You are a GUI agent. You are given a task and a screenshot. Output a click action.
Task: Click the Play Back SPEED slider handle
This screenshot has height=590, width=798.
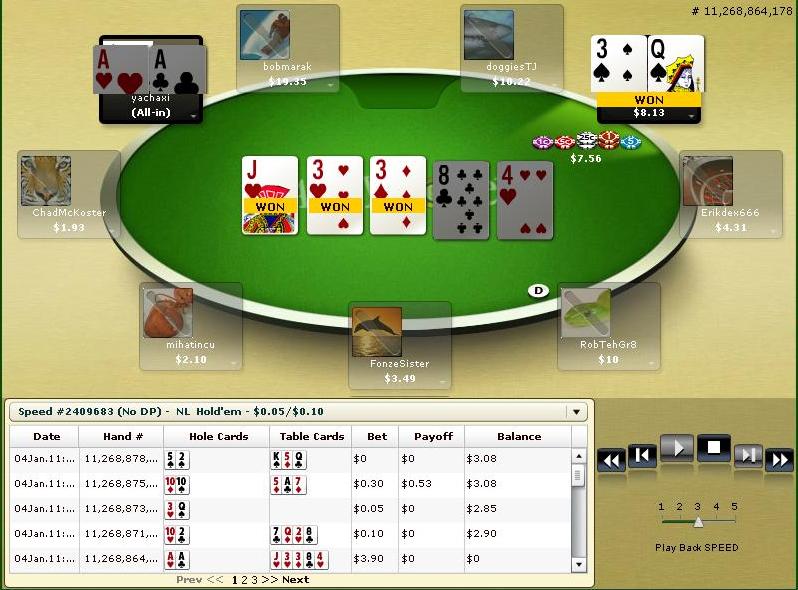(698, 521)
